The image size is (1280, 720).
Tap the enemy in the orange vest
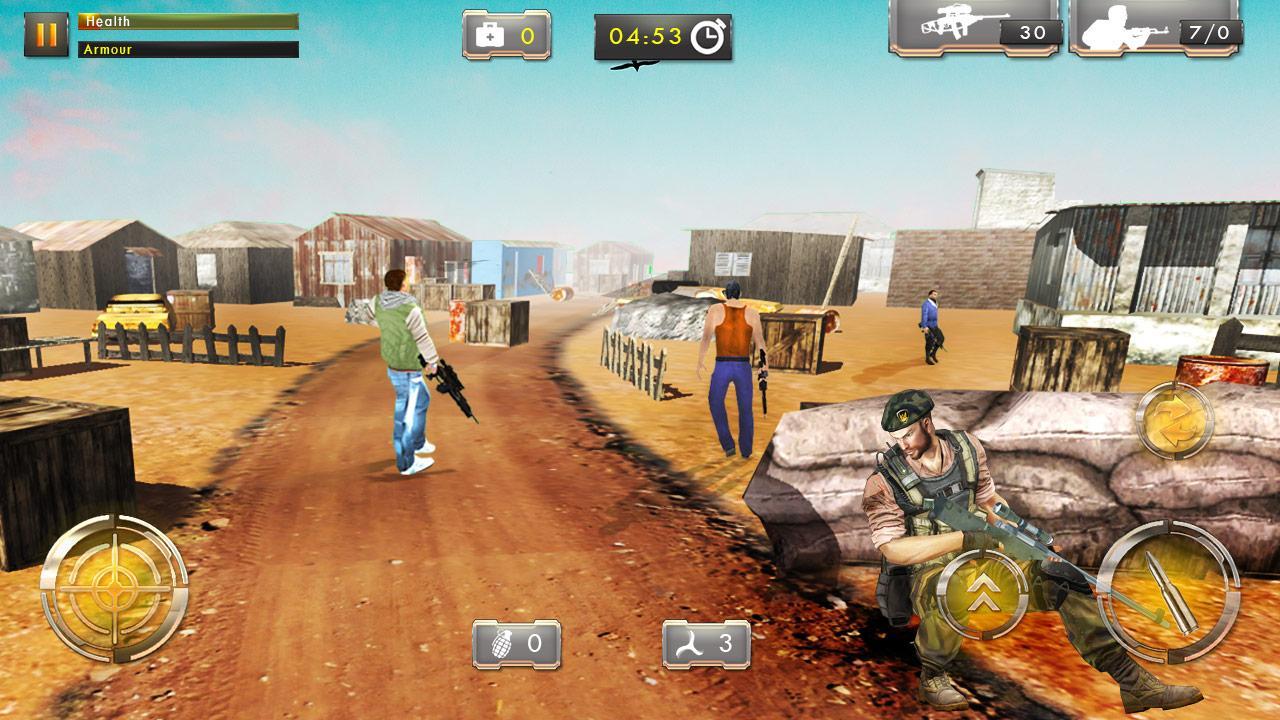pyautogui.click(x=731, y=360)
